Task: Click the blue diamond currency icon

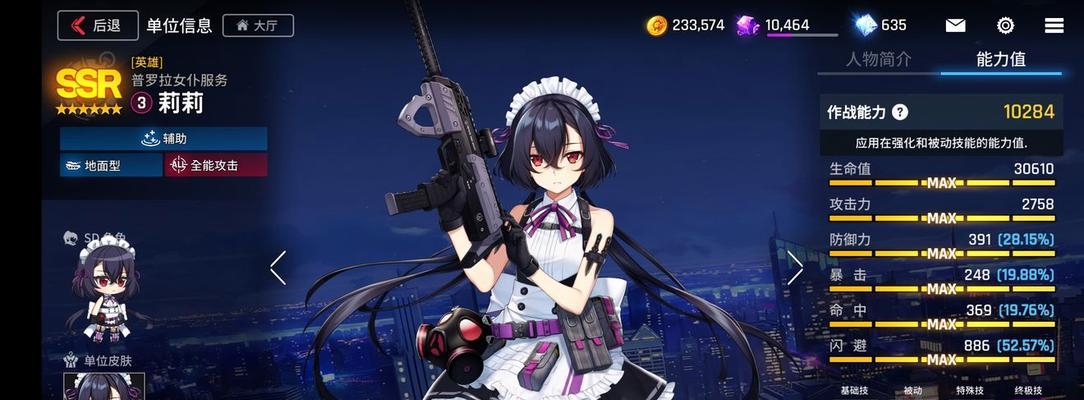Action: click(865, 25)
